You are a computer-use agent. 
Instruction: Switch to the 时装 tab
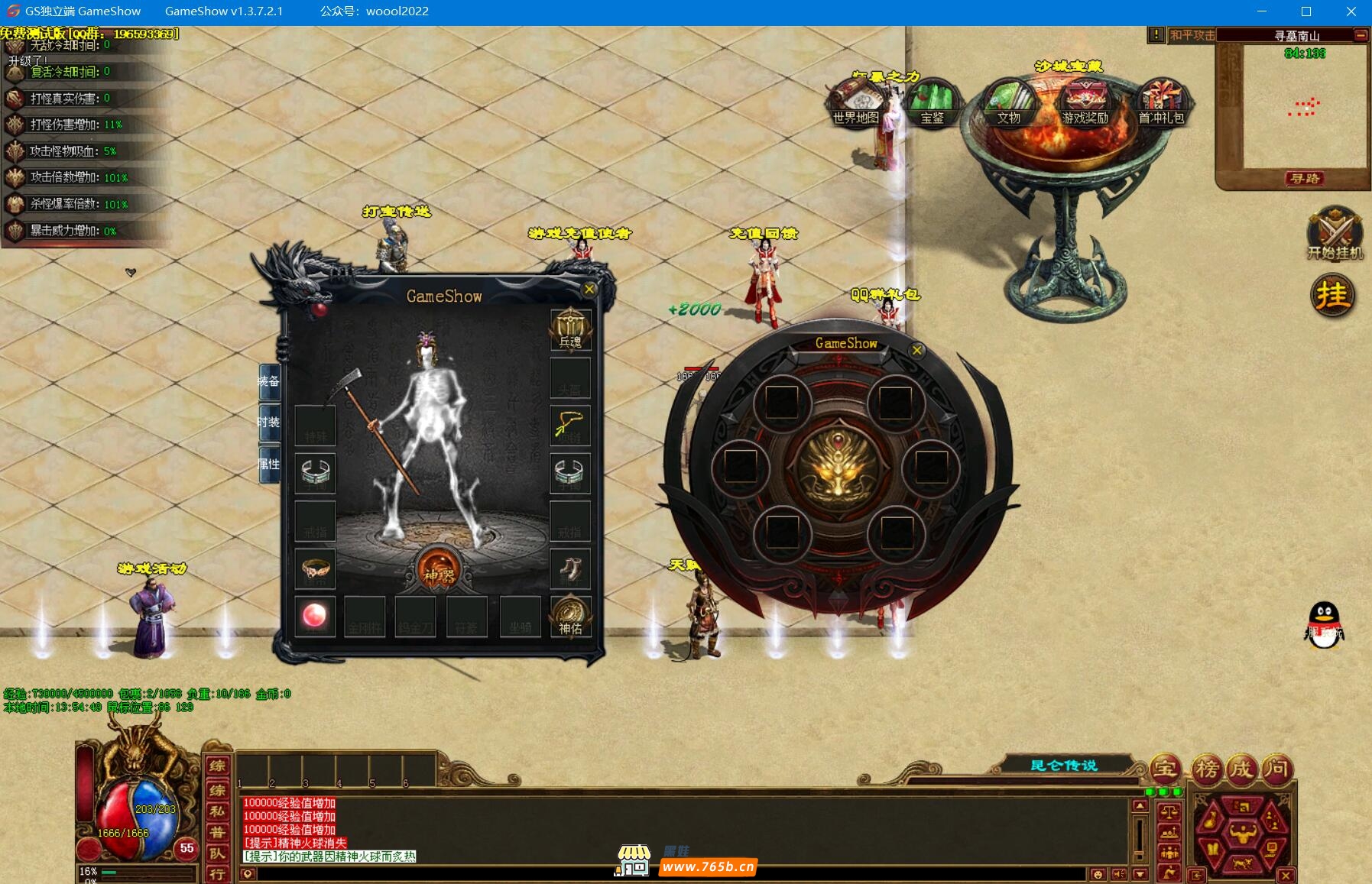269,422
